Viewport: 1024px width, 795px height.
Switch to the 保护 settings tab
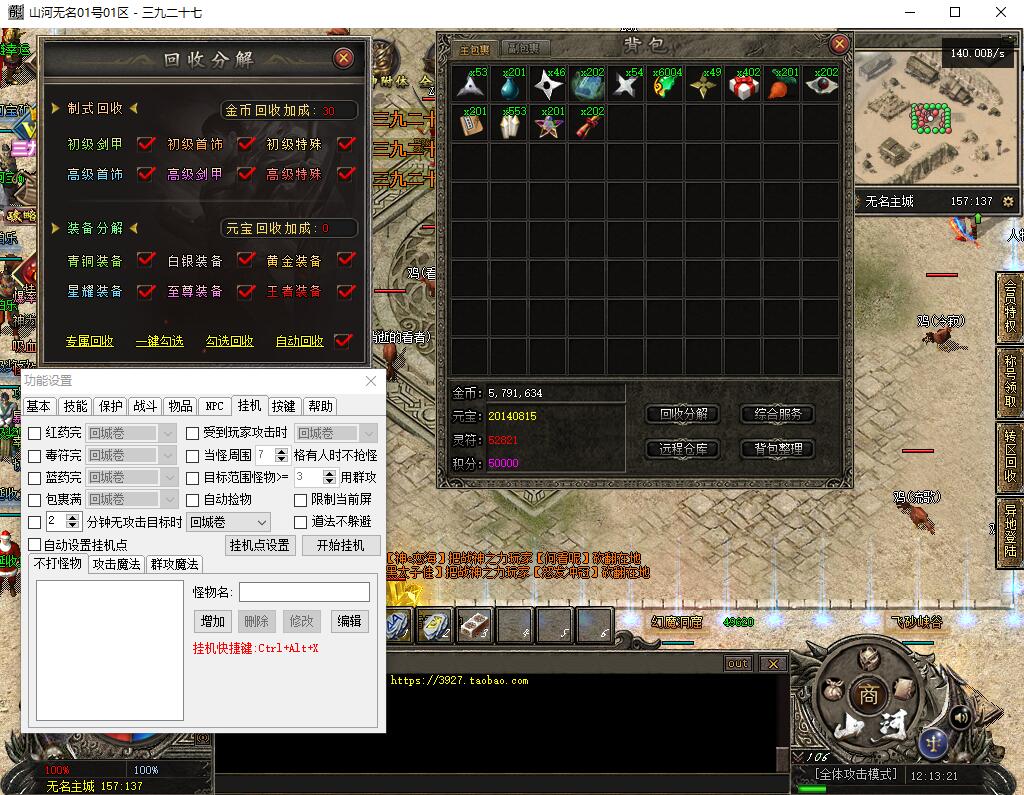[111, 406]
